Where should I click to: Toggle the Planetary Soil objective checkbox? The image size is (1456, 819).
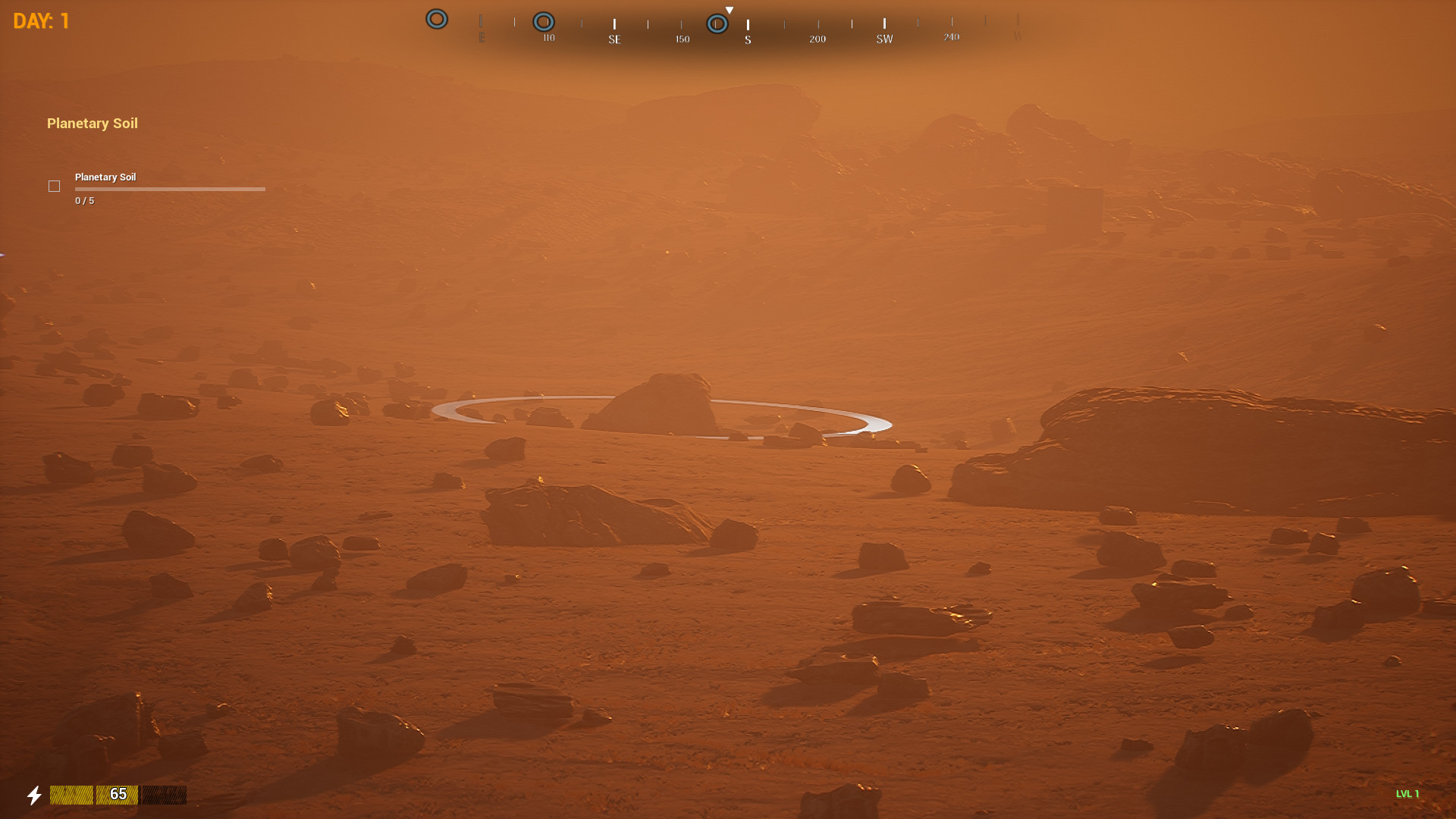(54, 186)
